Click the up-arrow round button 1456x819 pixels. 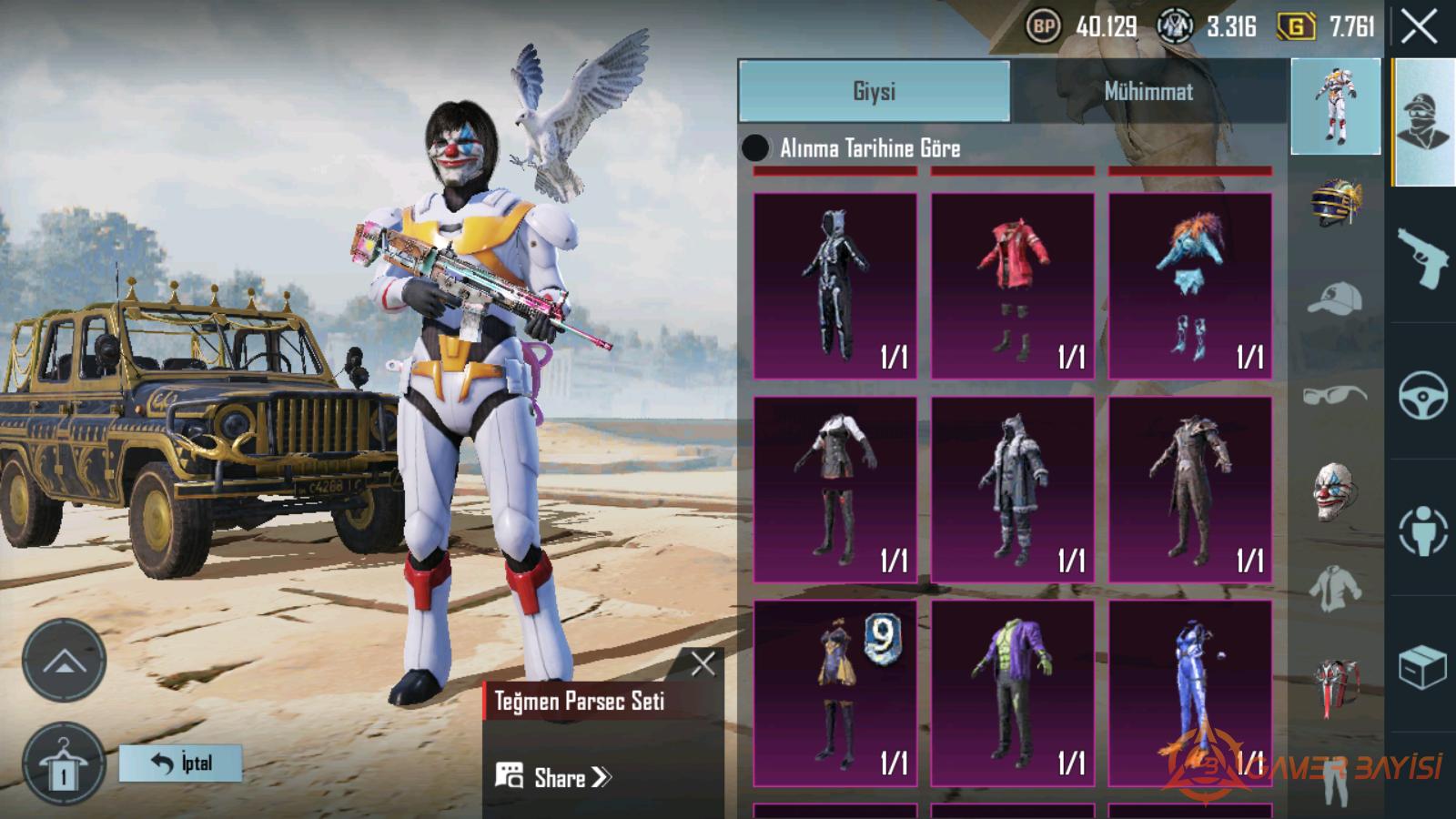(x=64, y=660)
